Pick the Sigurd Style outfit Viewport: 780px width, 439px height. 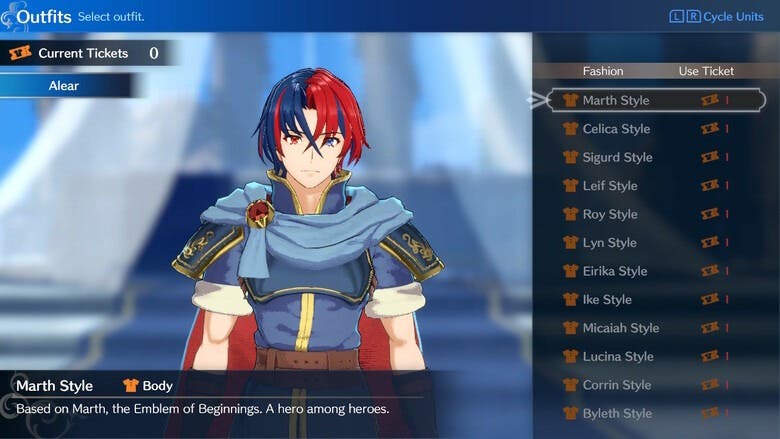click(x=617, y=157)
